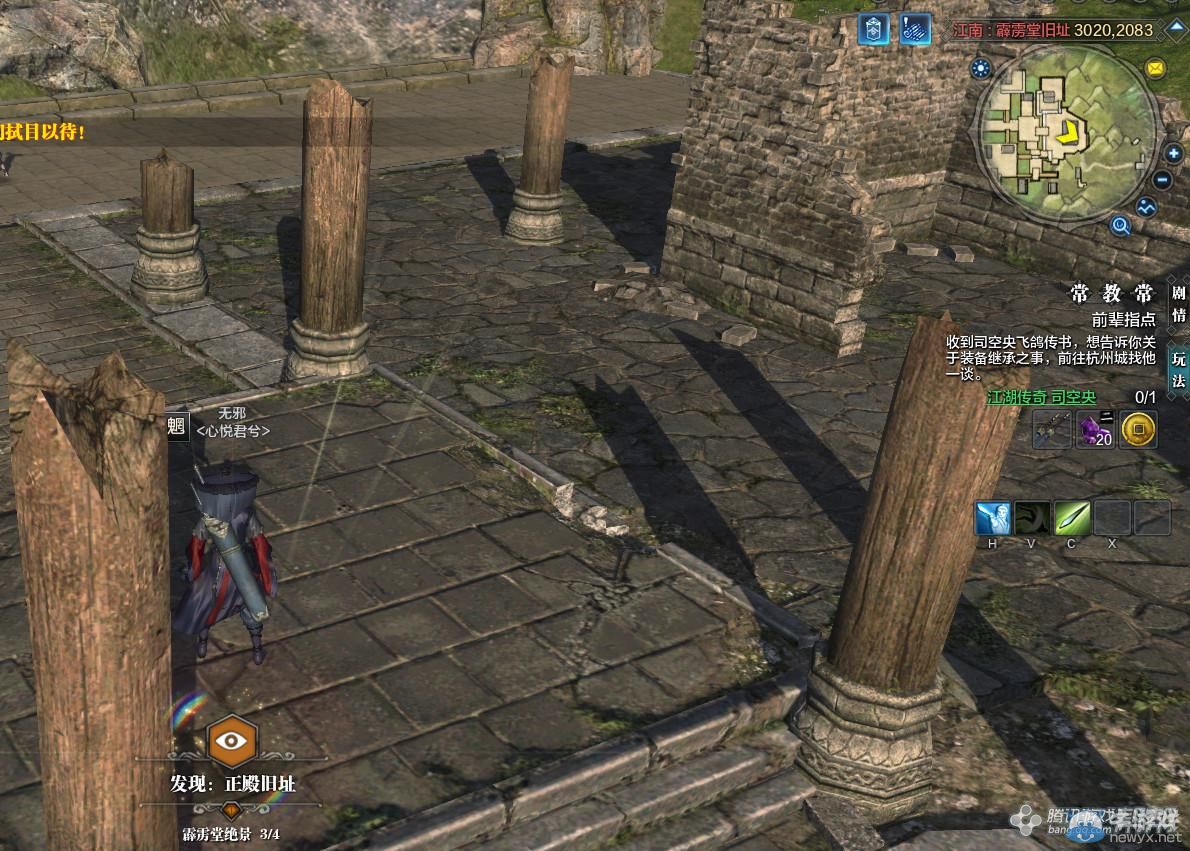
Task: Click the orange eye discovery badge
Action: (231, 740)
